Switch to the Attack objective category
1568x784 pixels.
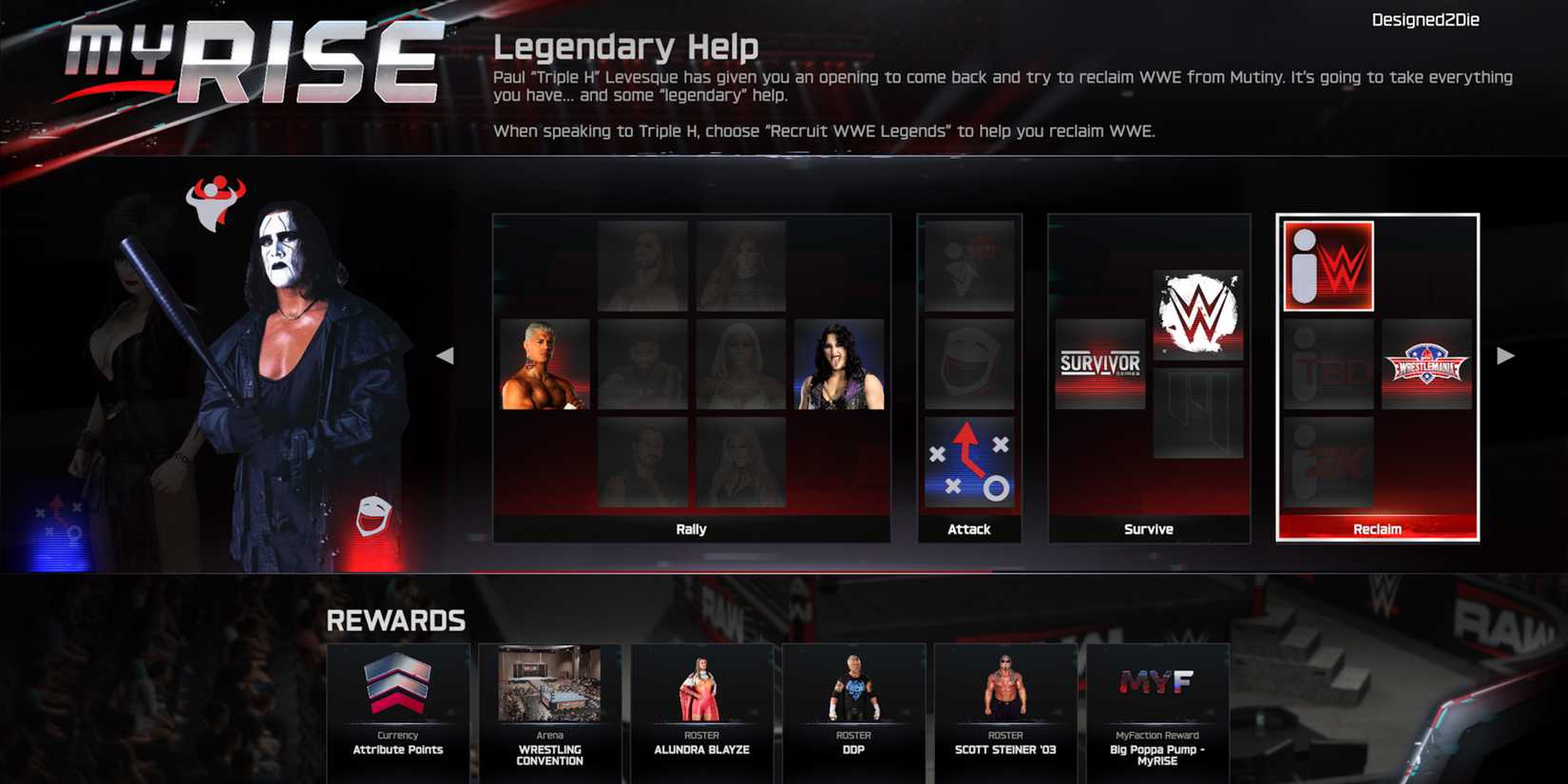(x=968, y=529)
